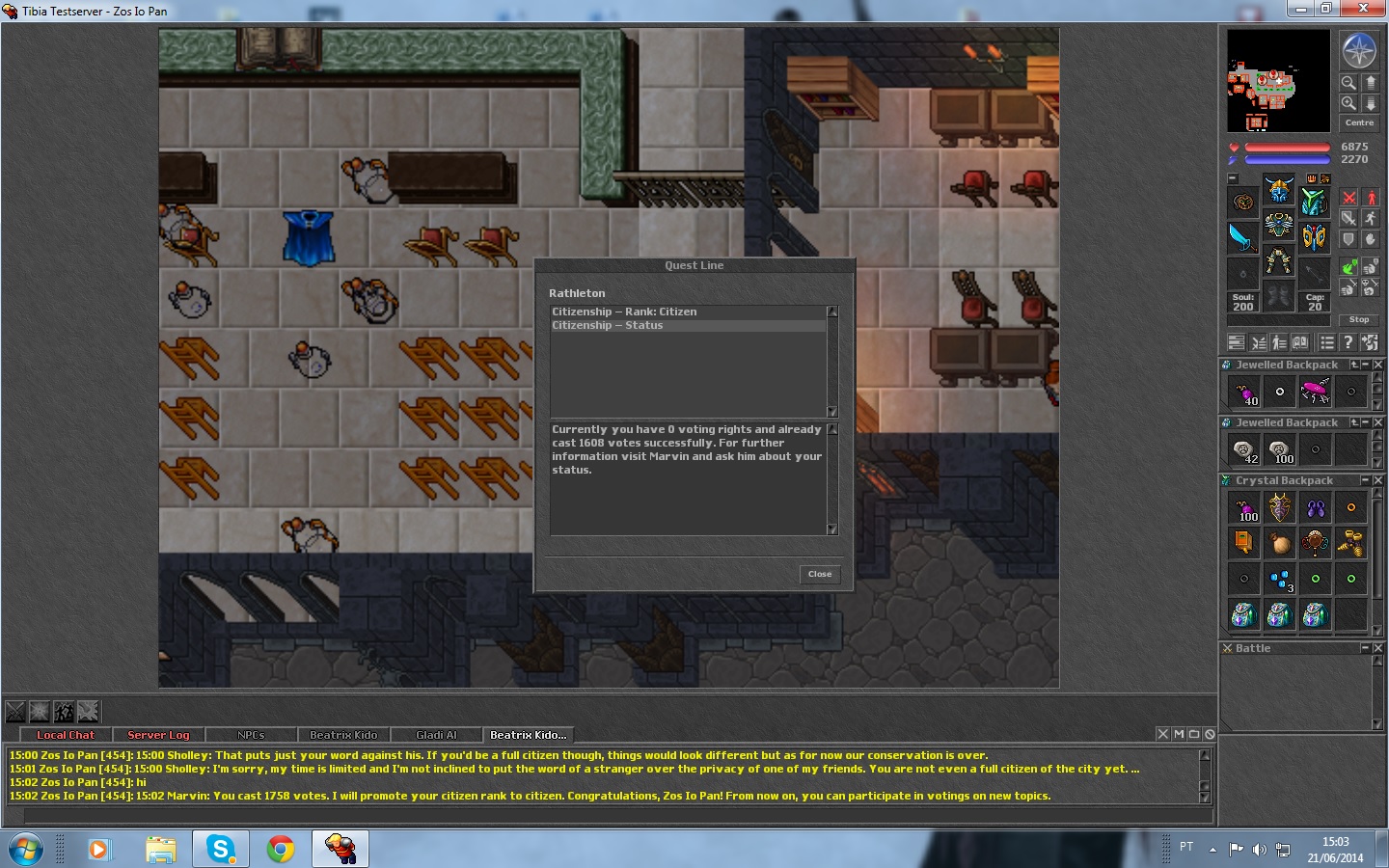Click the Centre button under the minimap
1389x868 pixels.
click(x=1359, y=122)
